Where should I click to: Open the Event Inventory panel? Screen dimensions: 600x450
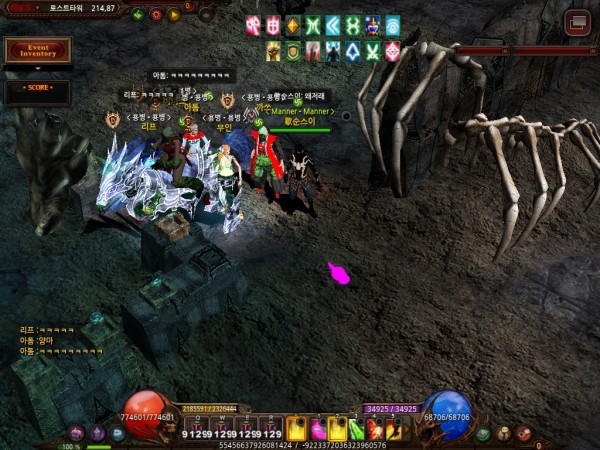click(38, 49)
